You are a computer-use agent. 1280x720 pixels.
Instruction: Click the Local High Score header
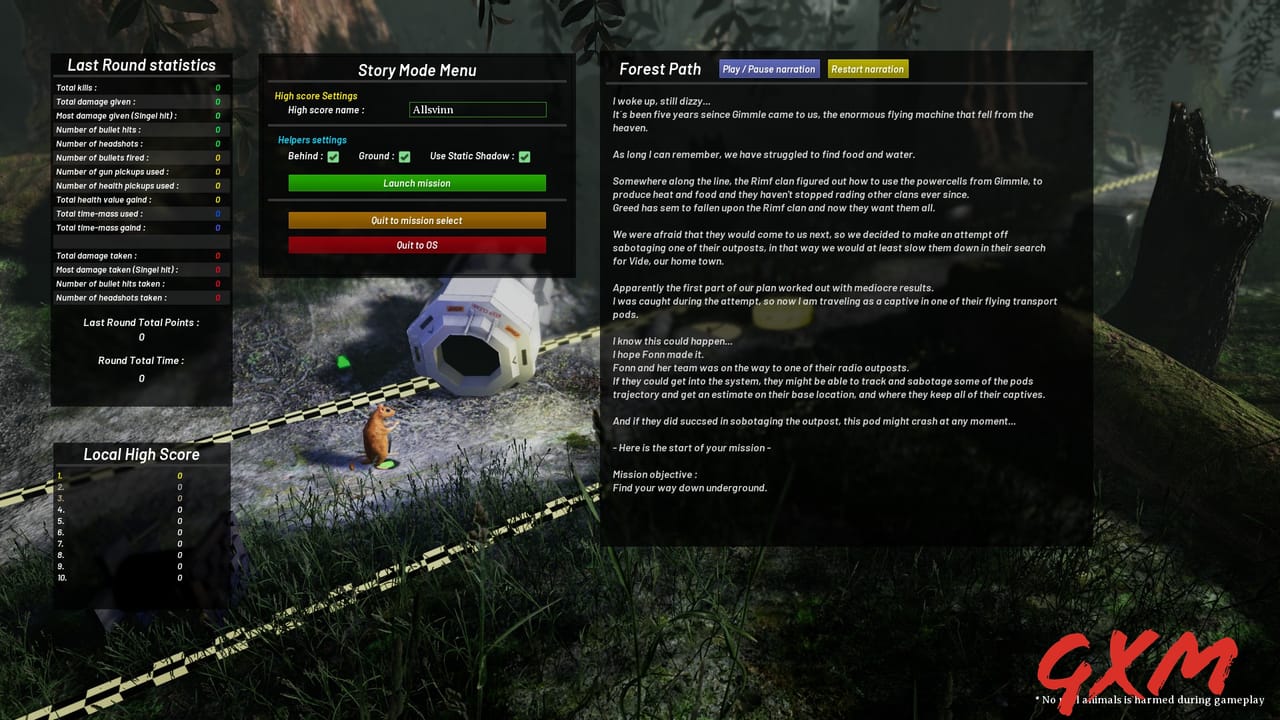click(141, 454)
